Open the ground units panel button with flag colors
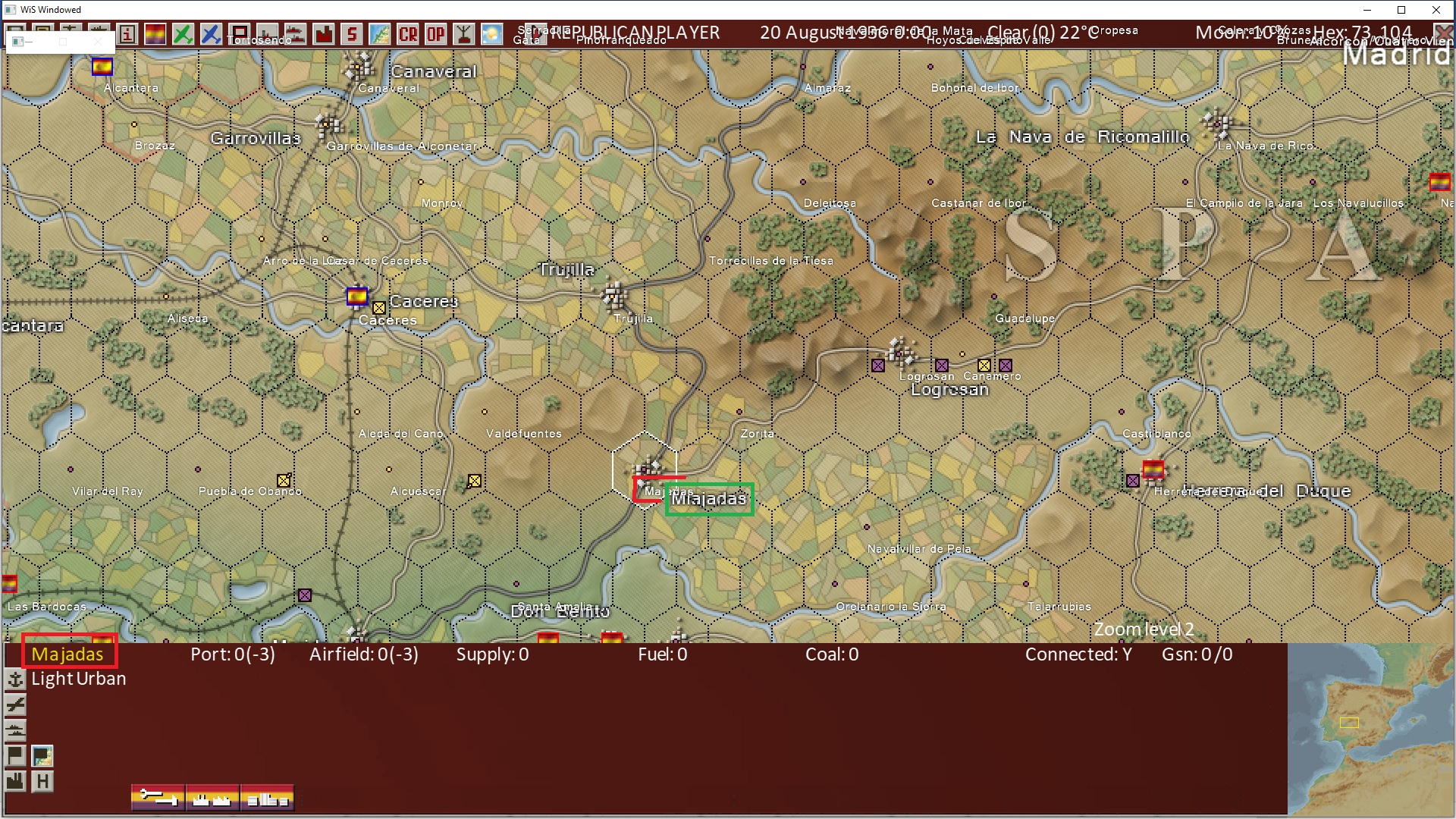 point(267,798)
